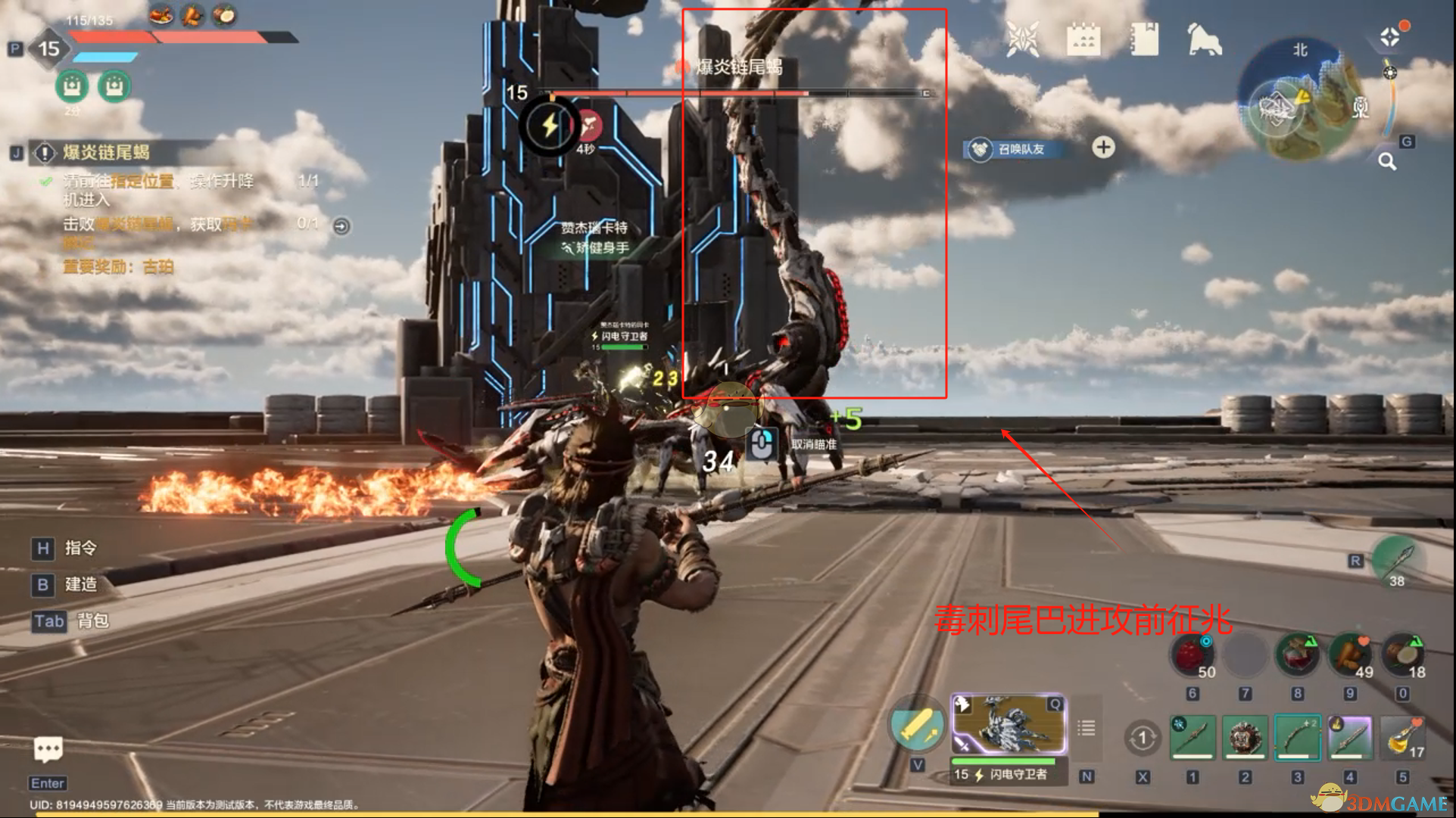This screenshot has height=818, width=1456.
Task: Click the plus button beside 召唤队友
Action: [x=1103, y=148]
